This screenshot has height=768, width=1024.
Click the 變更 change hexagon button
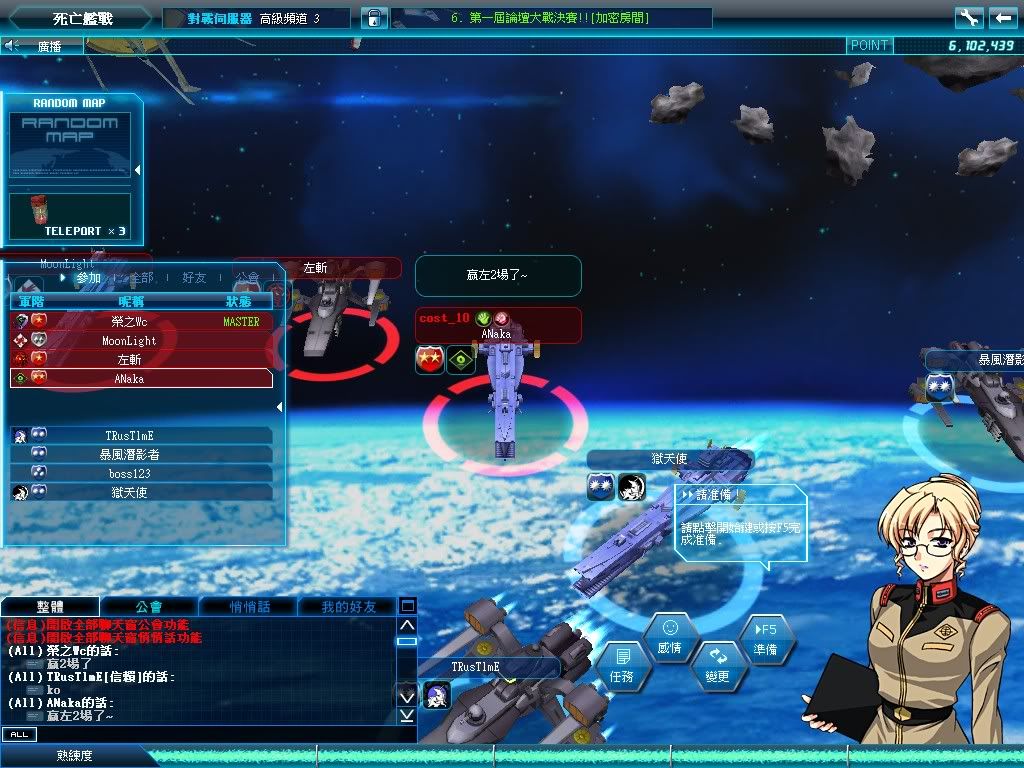717,664
